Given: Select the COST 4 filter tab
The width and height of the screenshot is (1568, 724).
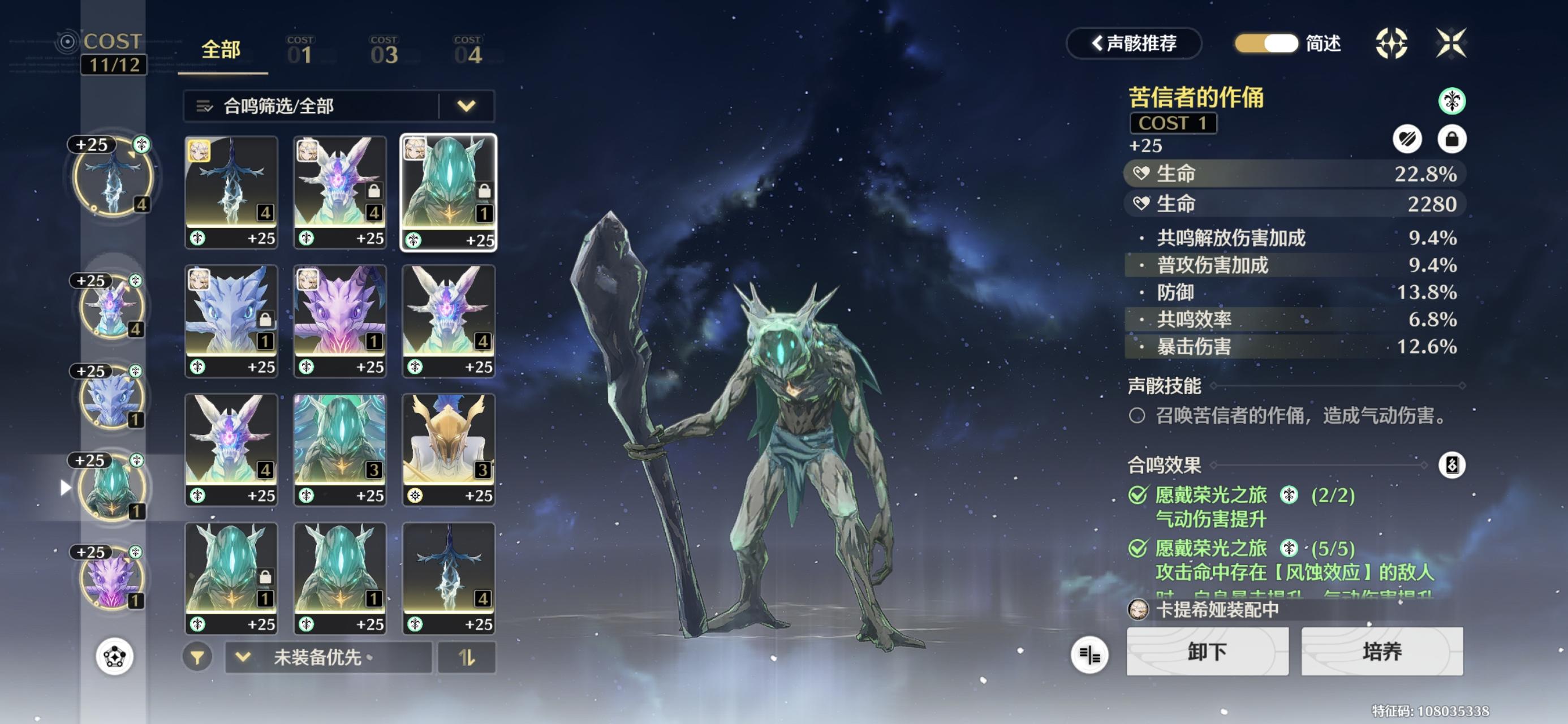Looking at the screenshot, I should [468, 51].
